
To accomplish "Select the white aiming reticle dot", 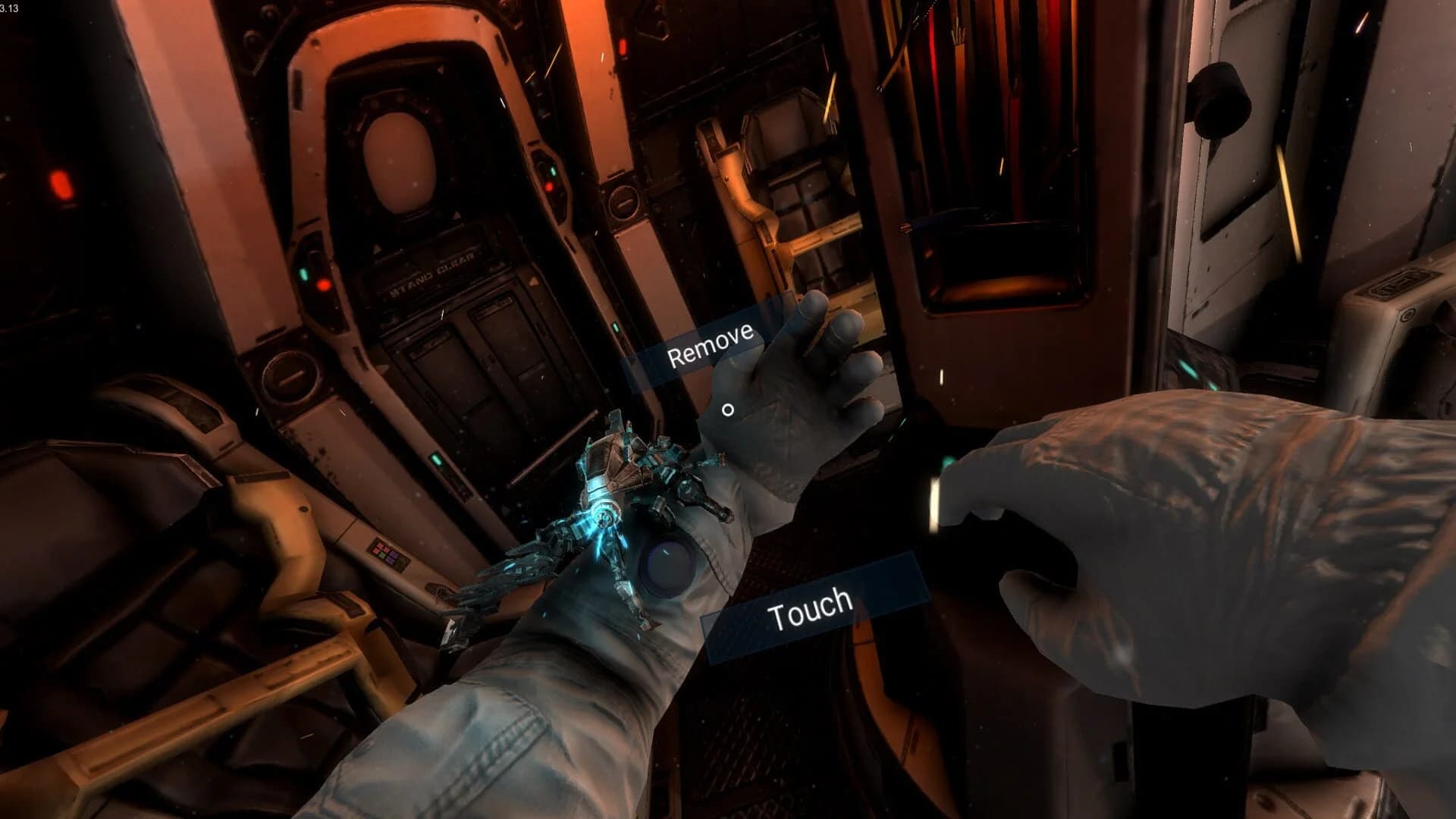I will coord(729,409).
